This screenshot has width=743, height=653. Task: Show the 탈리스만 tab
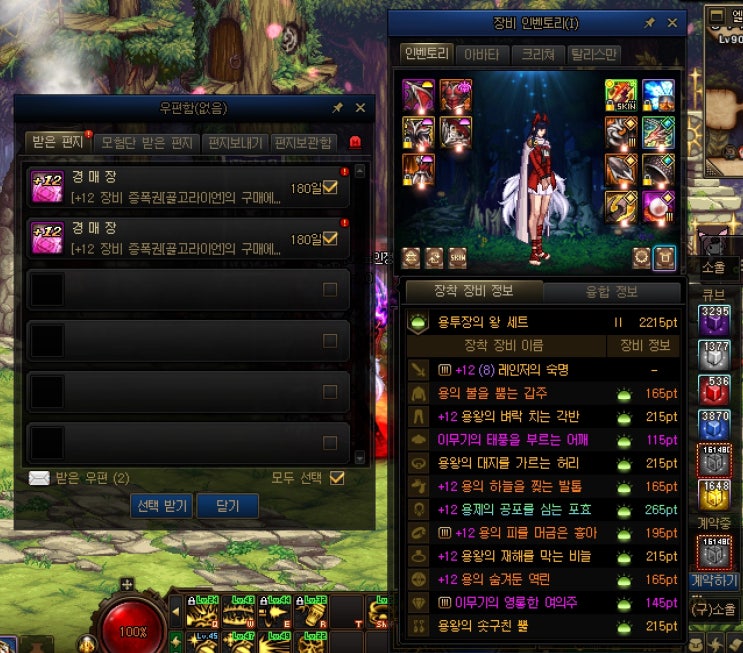594,54
